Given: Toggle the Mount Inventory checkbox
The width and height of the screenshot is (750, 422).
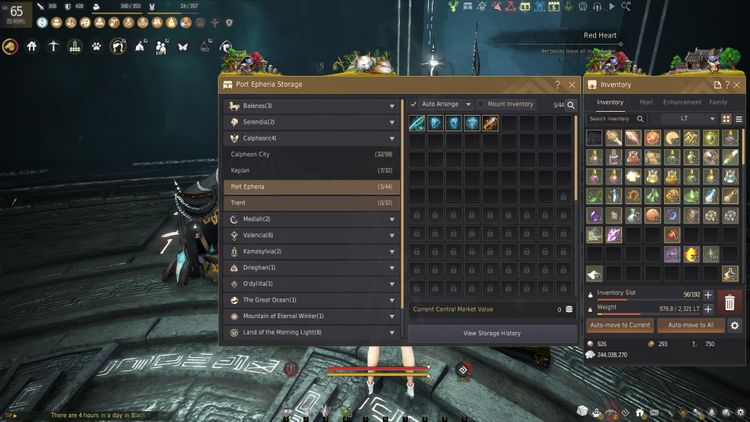Looking at the screenshot, I should coord(481,104).
